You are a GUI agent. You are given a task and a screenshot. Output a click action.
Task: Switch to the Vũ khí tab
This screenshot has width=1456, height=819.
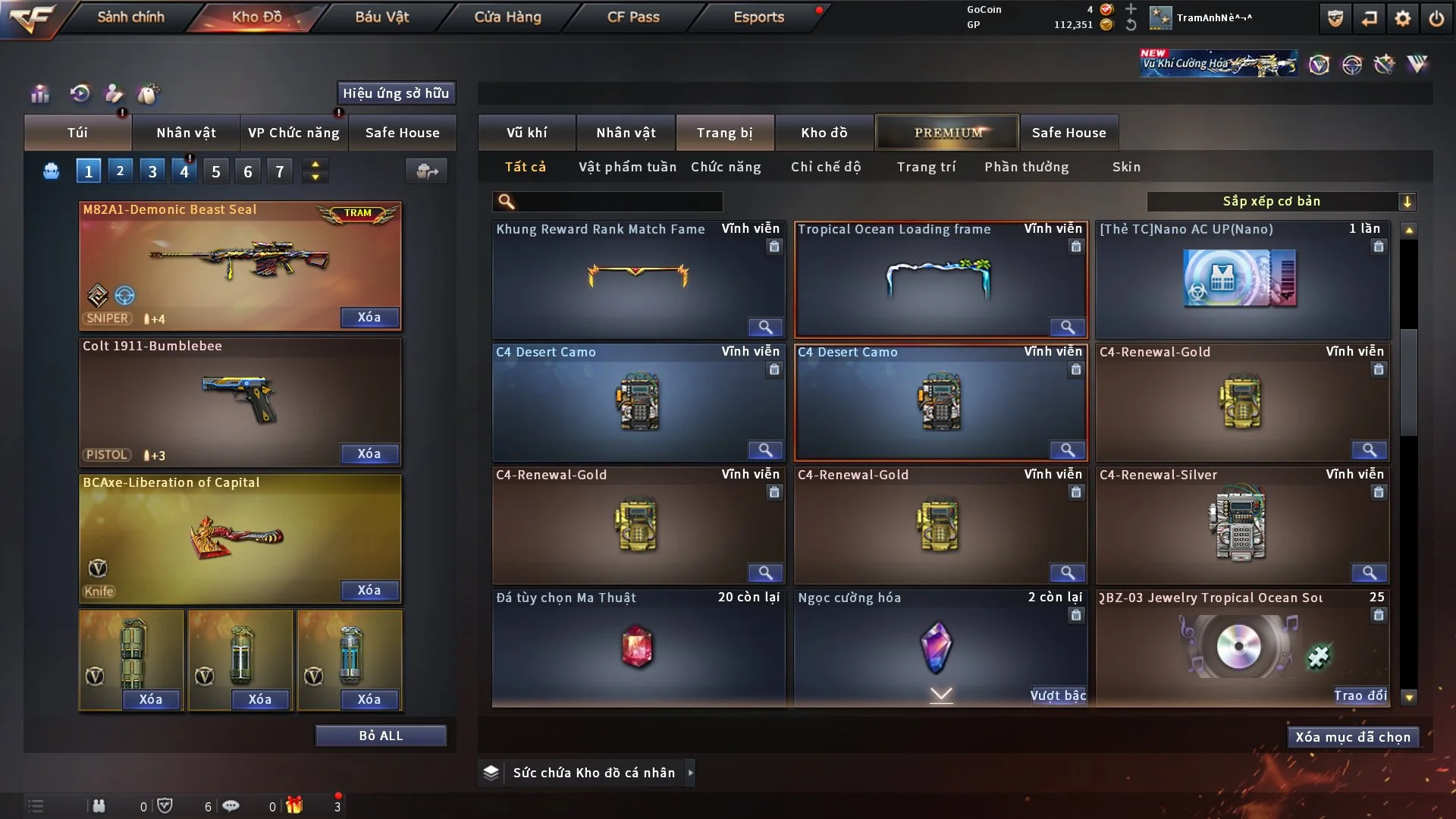coord(526,133)
